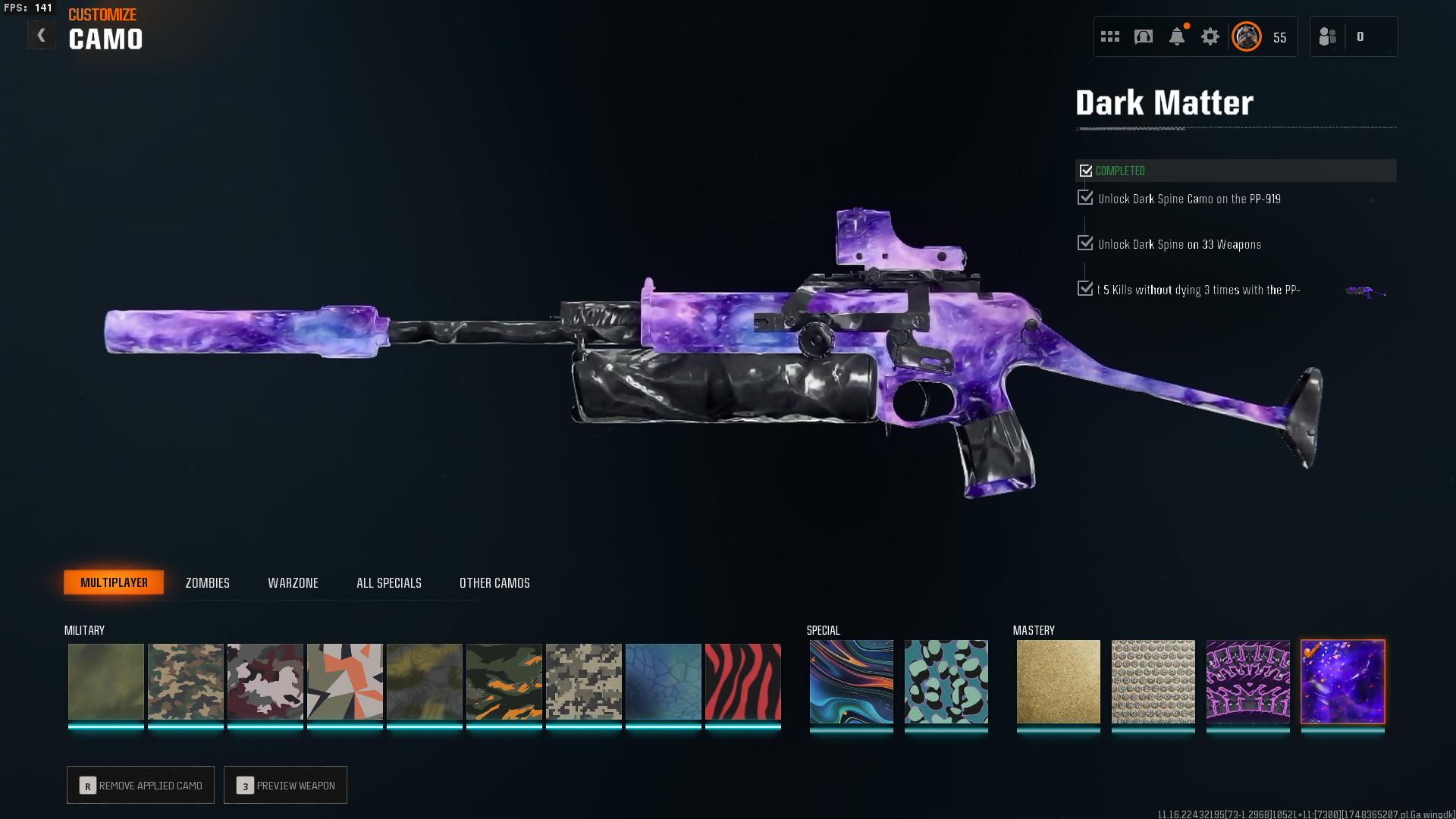Open the settings gear icon
The height and width of the screenshot is (819, 1456).
1210,36
